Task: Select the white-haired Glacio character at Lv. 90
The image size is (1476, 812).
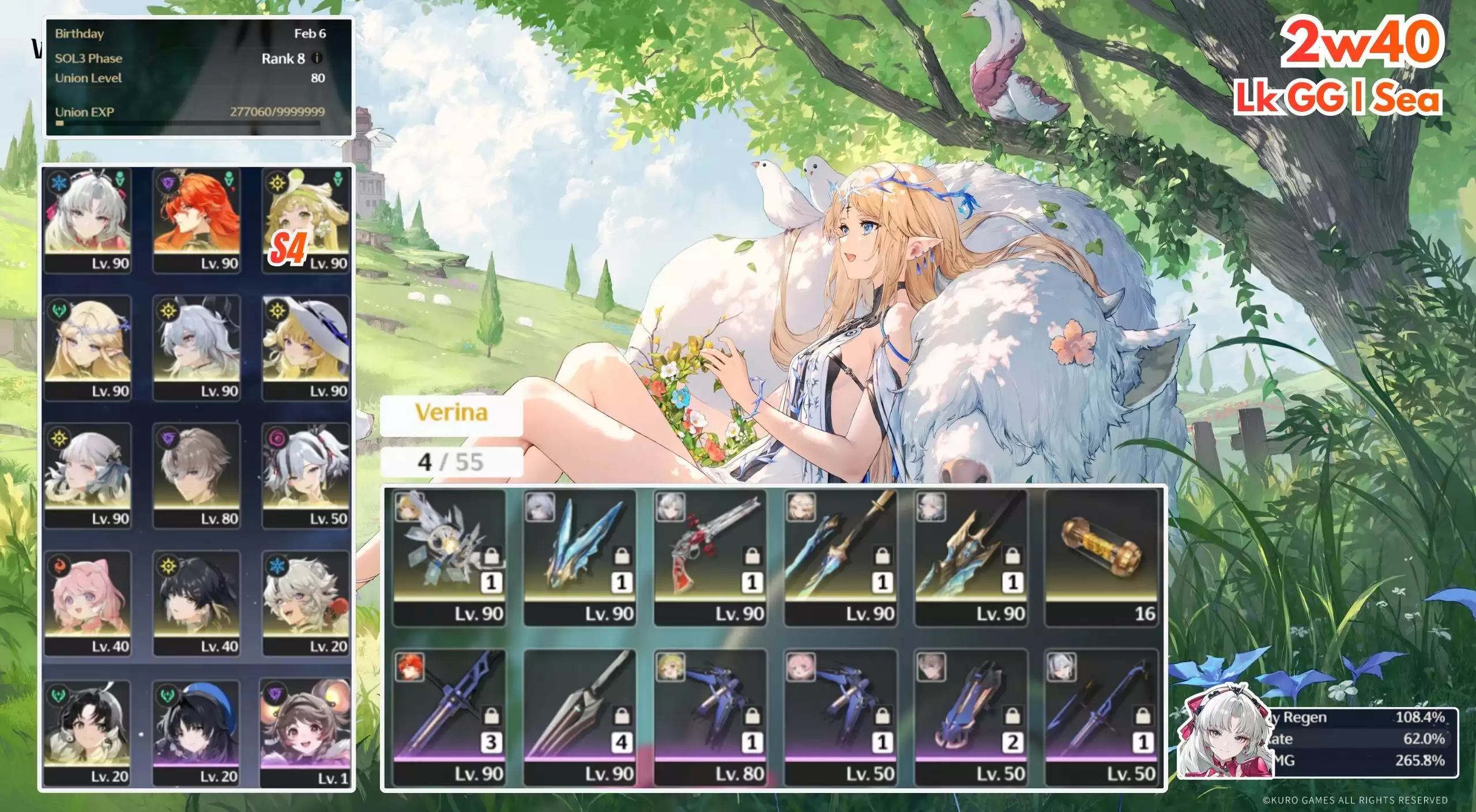Action: pos(88,220)
